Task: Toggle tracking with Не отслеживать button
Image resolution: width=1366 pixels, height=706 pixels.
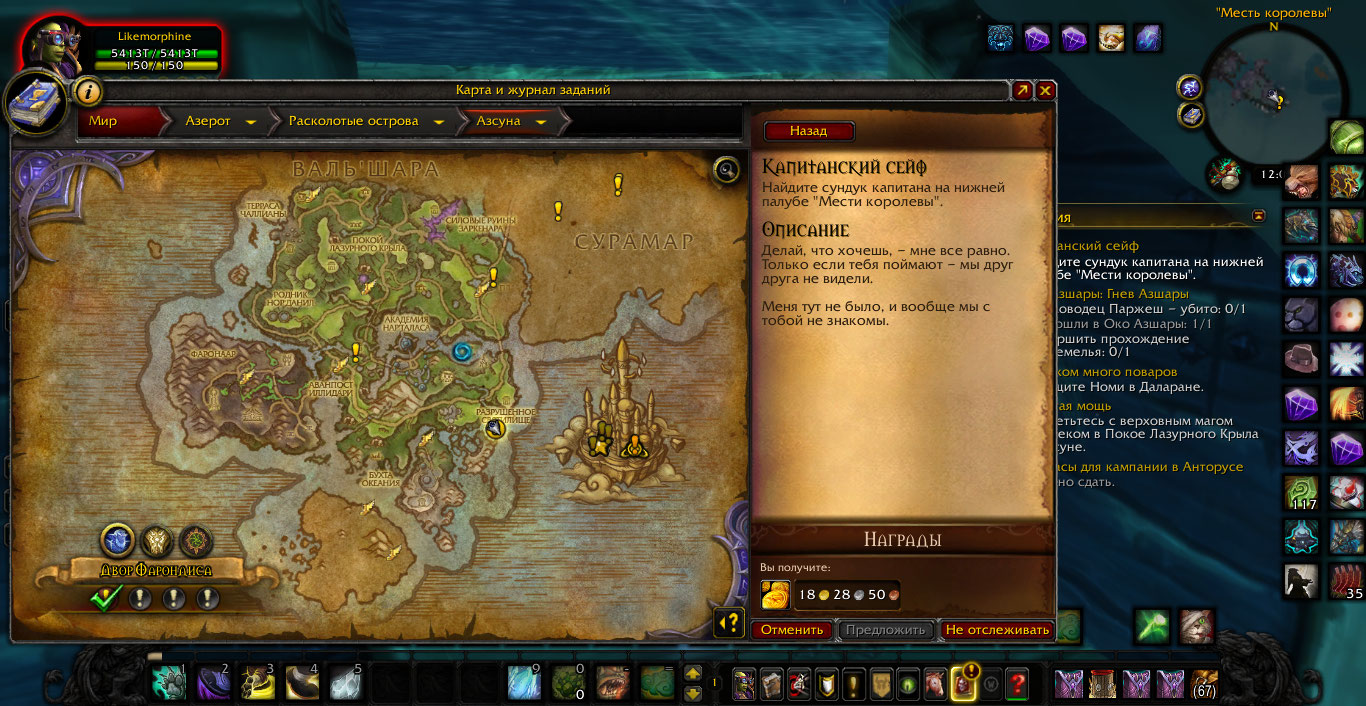Action: coord(997,630)
